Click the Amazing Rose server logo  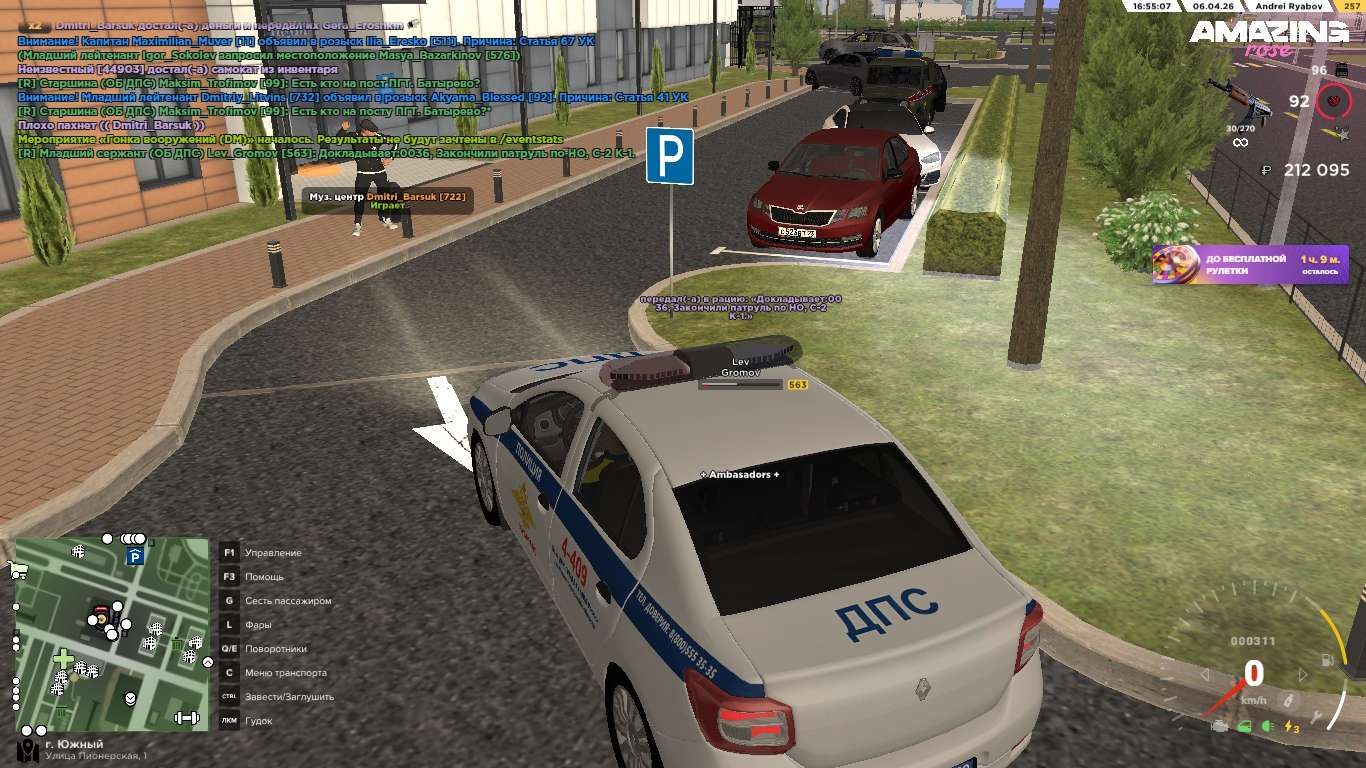(1268, 38)
